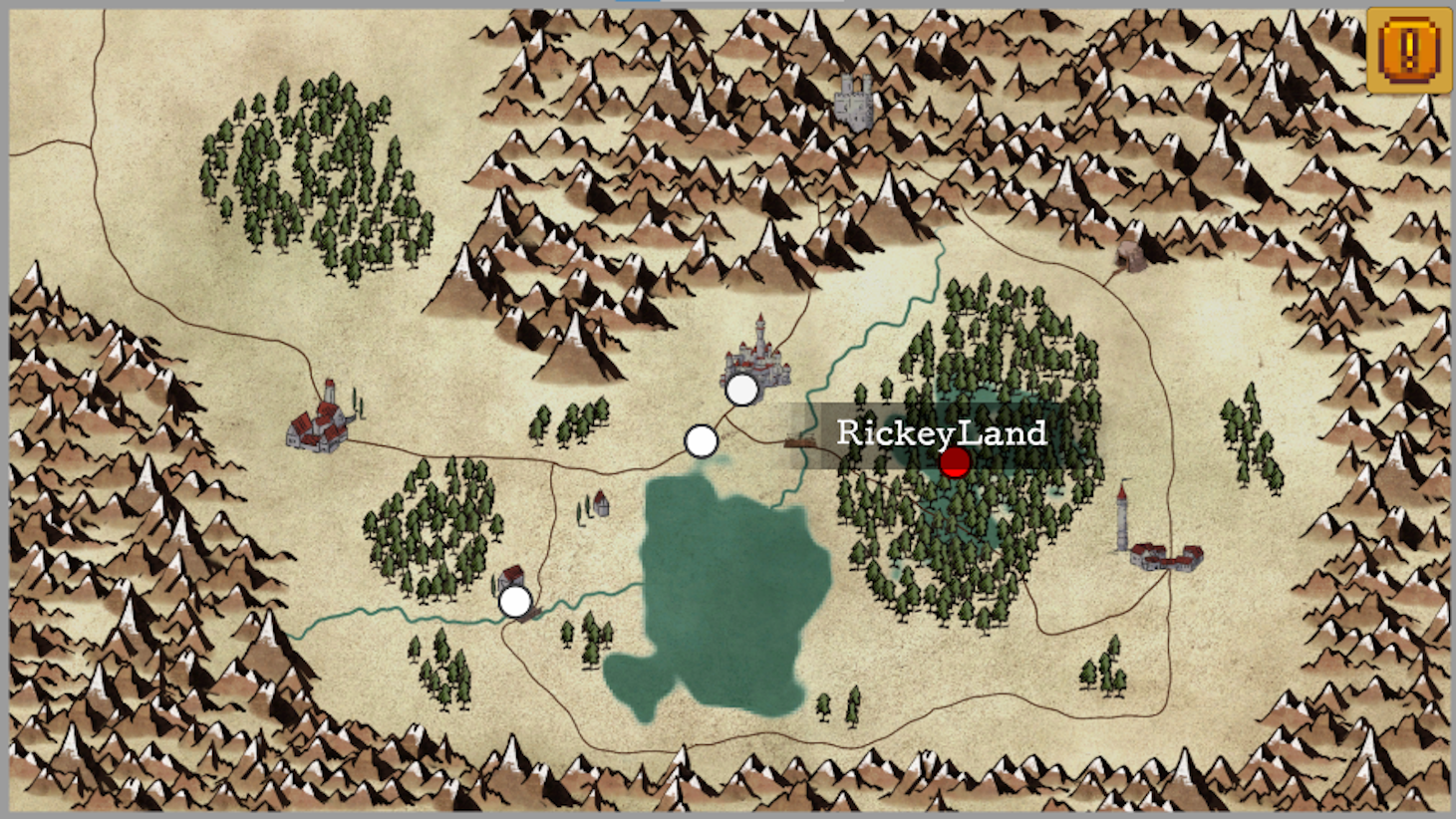The height and width of the screenshot is (819, 1456).
Task: Click the RickeyLand location label
Action: click(941, 432)
